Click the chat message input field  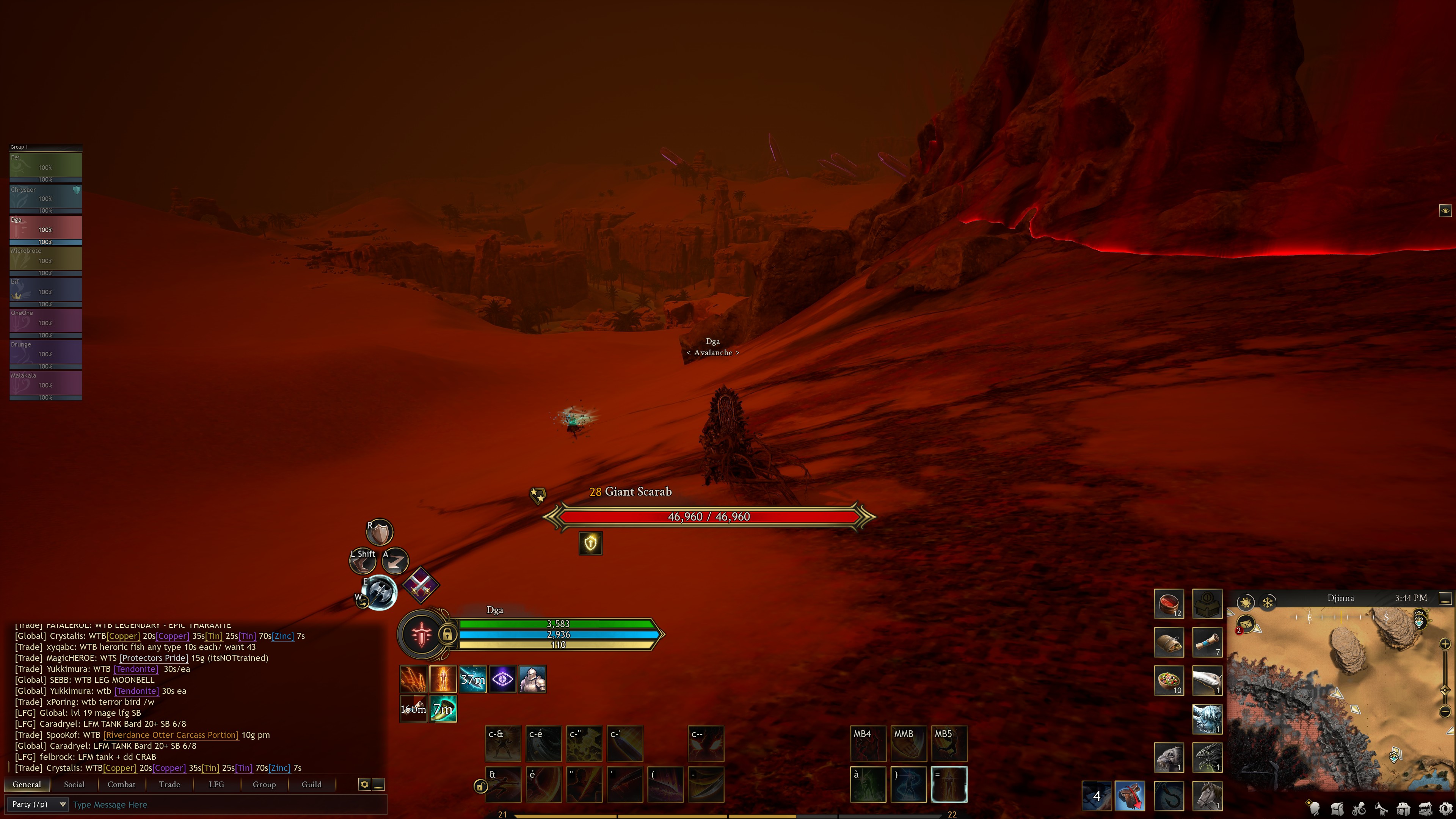point(226,804)
